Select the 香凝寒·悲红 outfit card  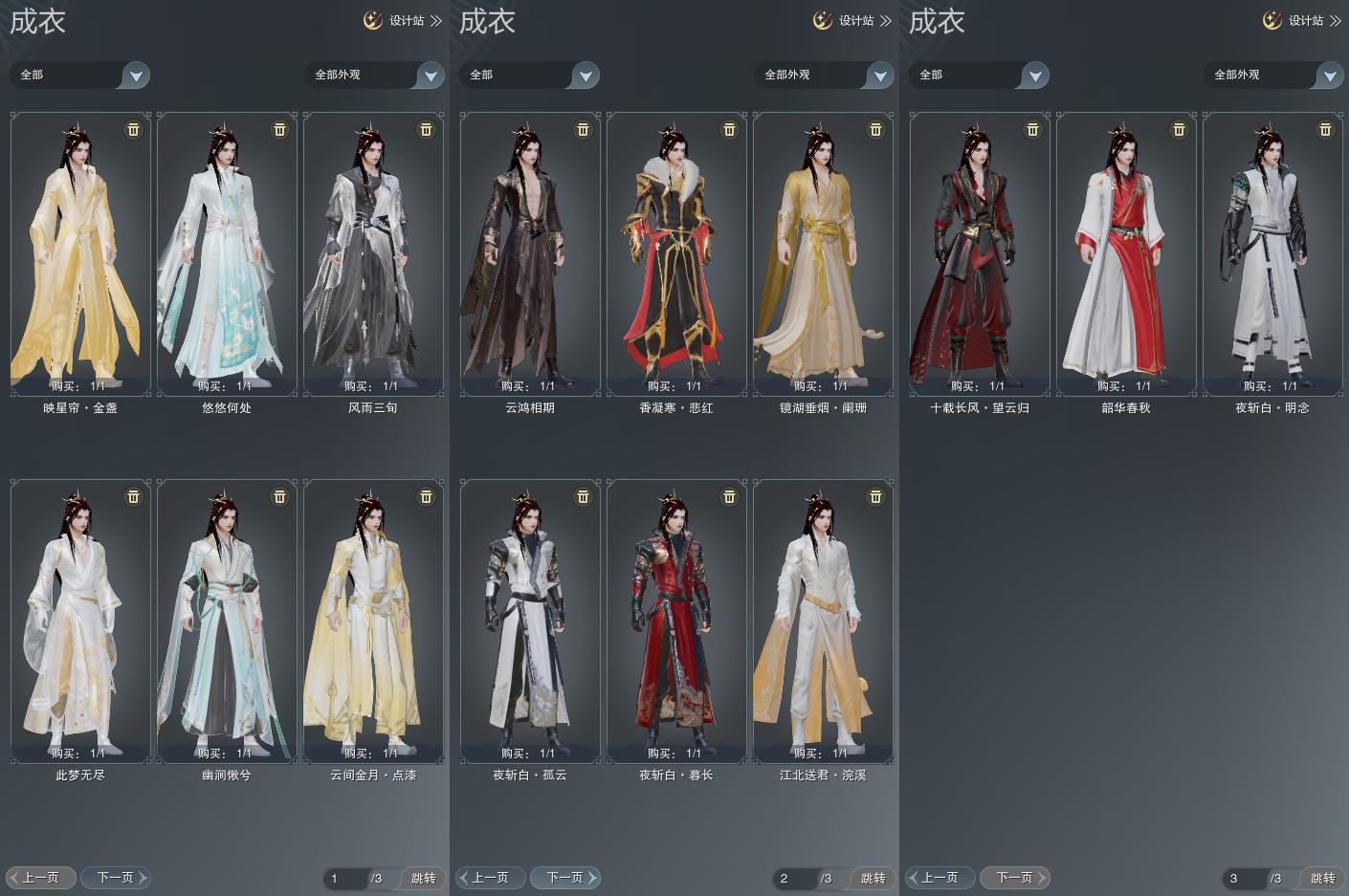676,253
